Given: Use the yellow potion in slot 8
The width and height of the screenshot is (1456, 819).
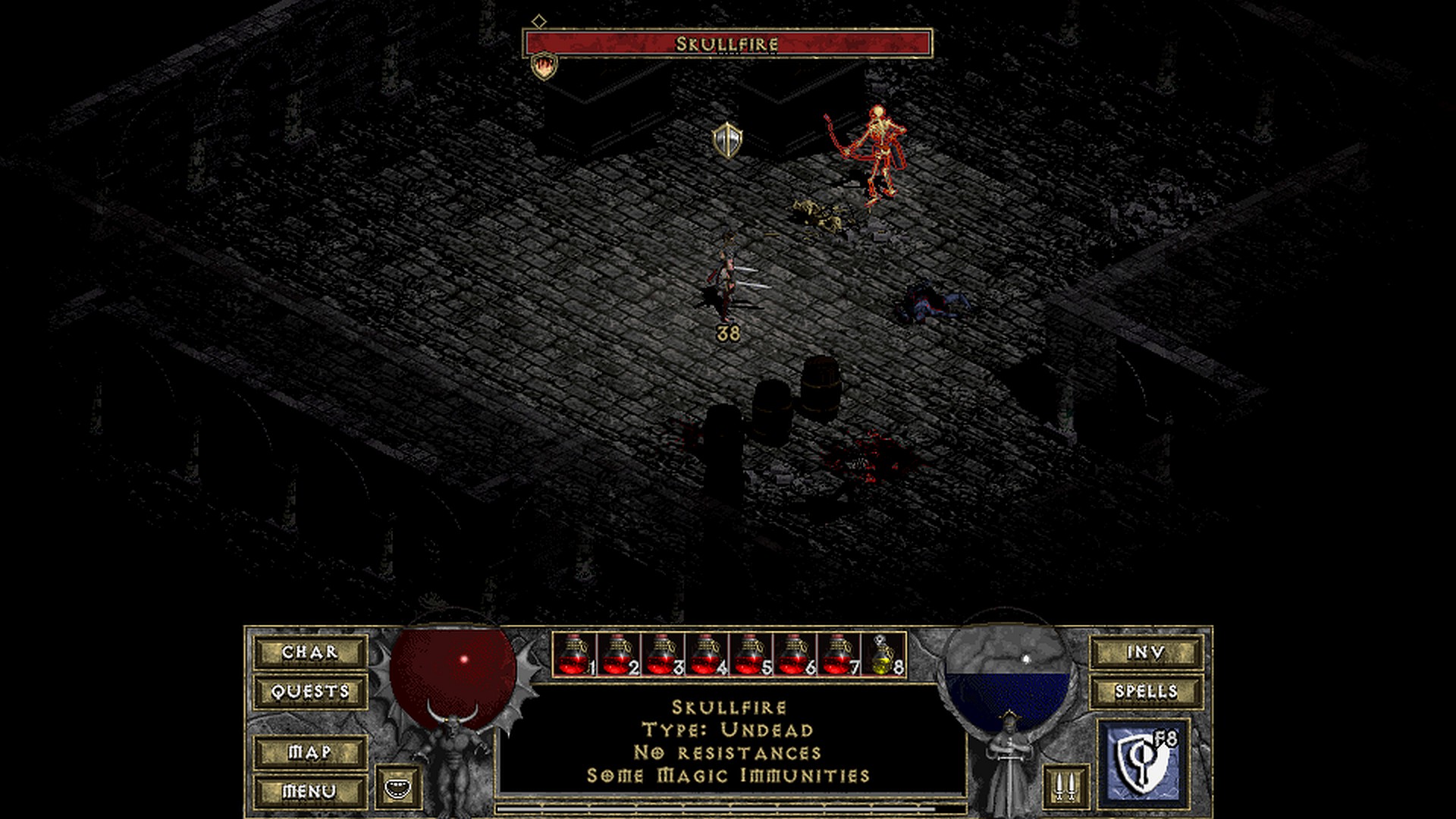Looking at the screenshot, I should point(883,655).
